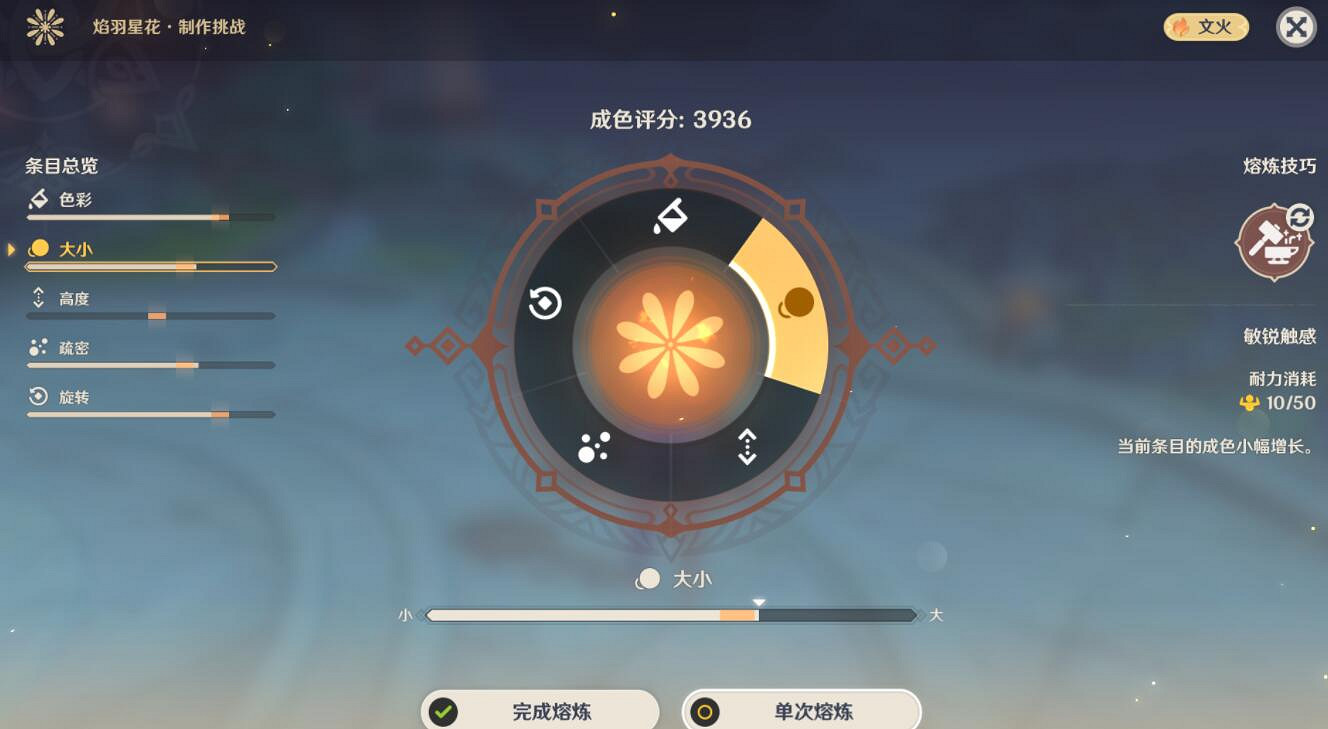Viewport: 1328px width, 729px height.
Task: Click the 大小 slider marker at the bottom
Action: [x=759, y=602]
